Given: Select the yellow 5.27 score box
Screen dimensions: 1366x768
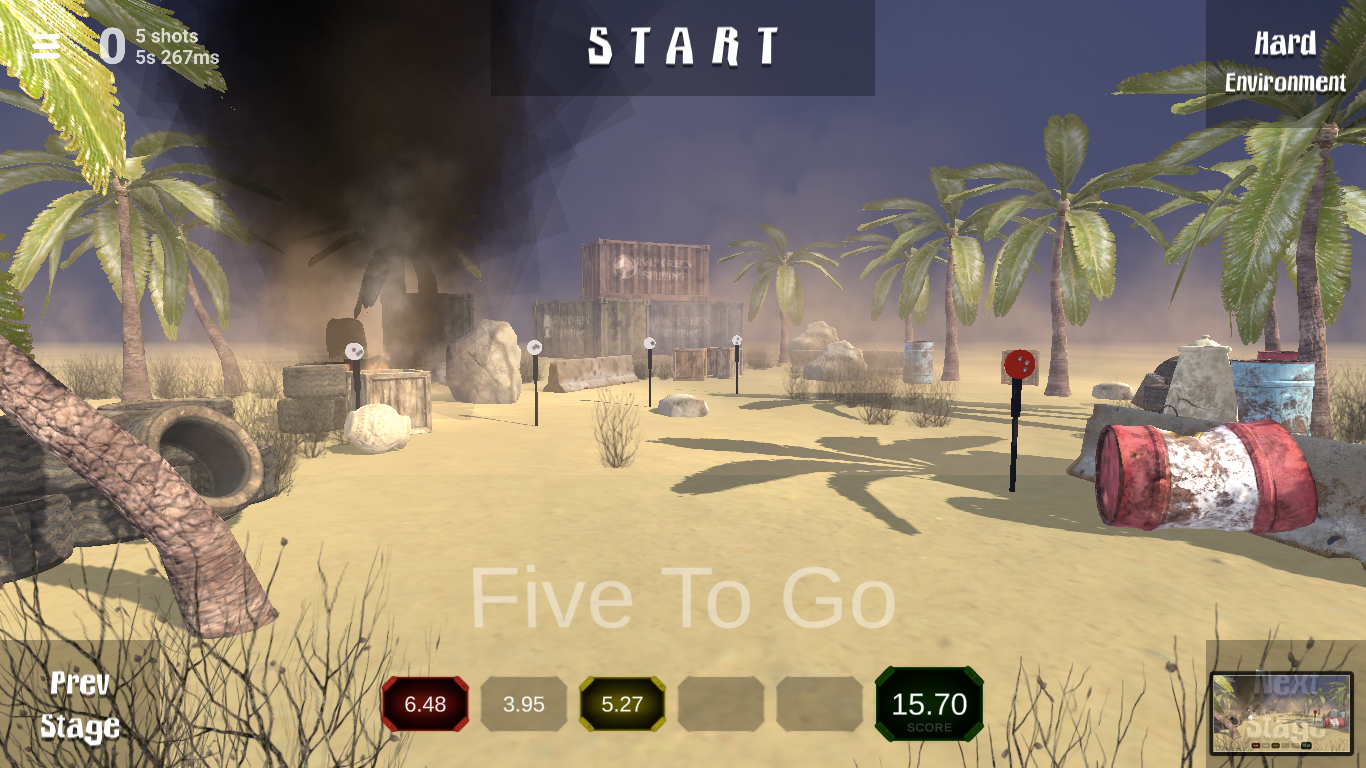Looking at the screenshot, I should [x=622, y=704].
